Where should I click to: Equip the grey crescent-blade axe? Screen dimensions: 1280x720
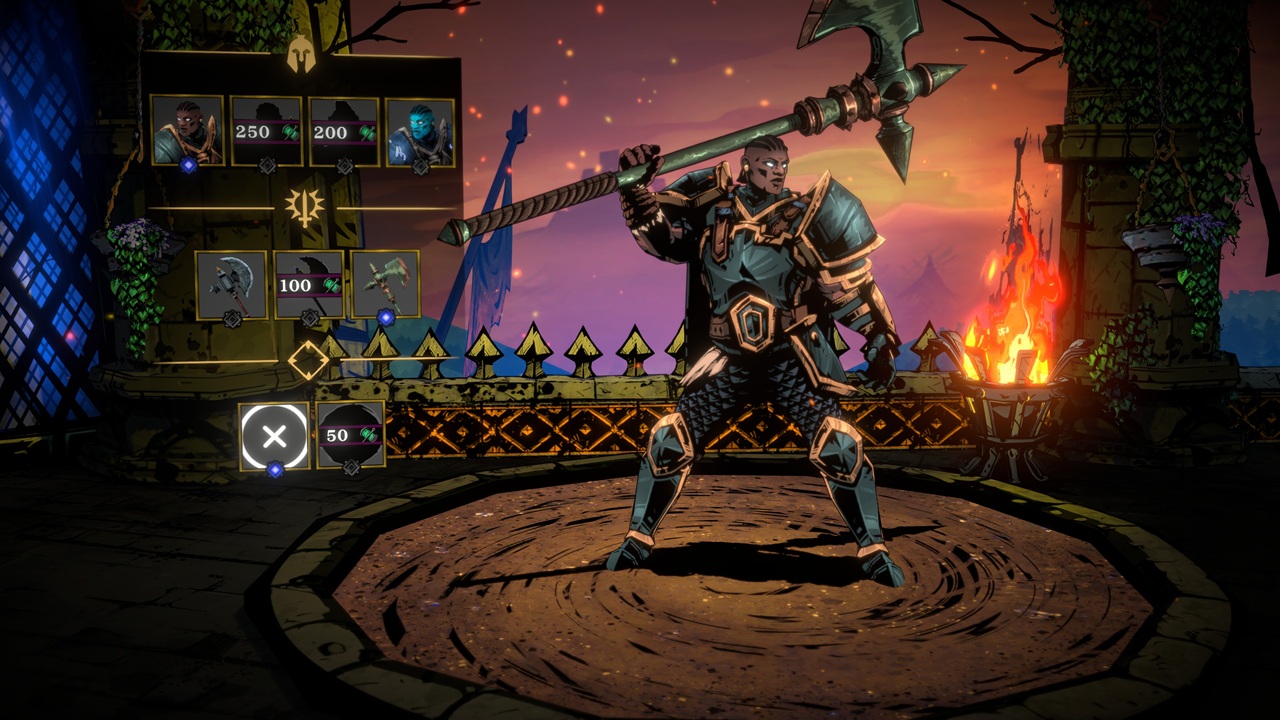click(x=231, y=284)
